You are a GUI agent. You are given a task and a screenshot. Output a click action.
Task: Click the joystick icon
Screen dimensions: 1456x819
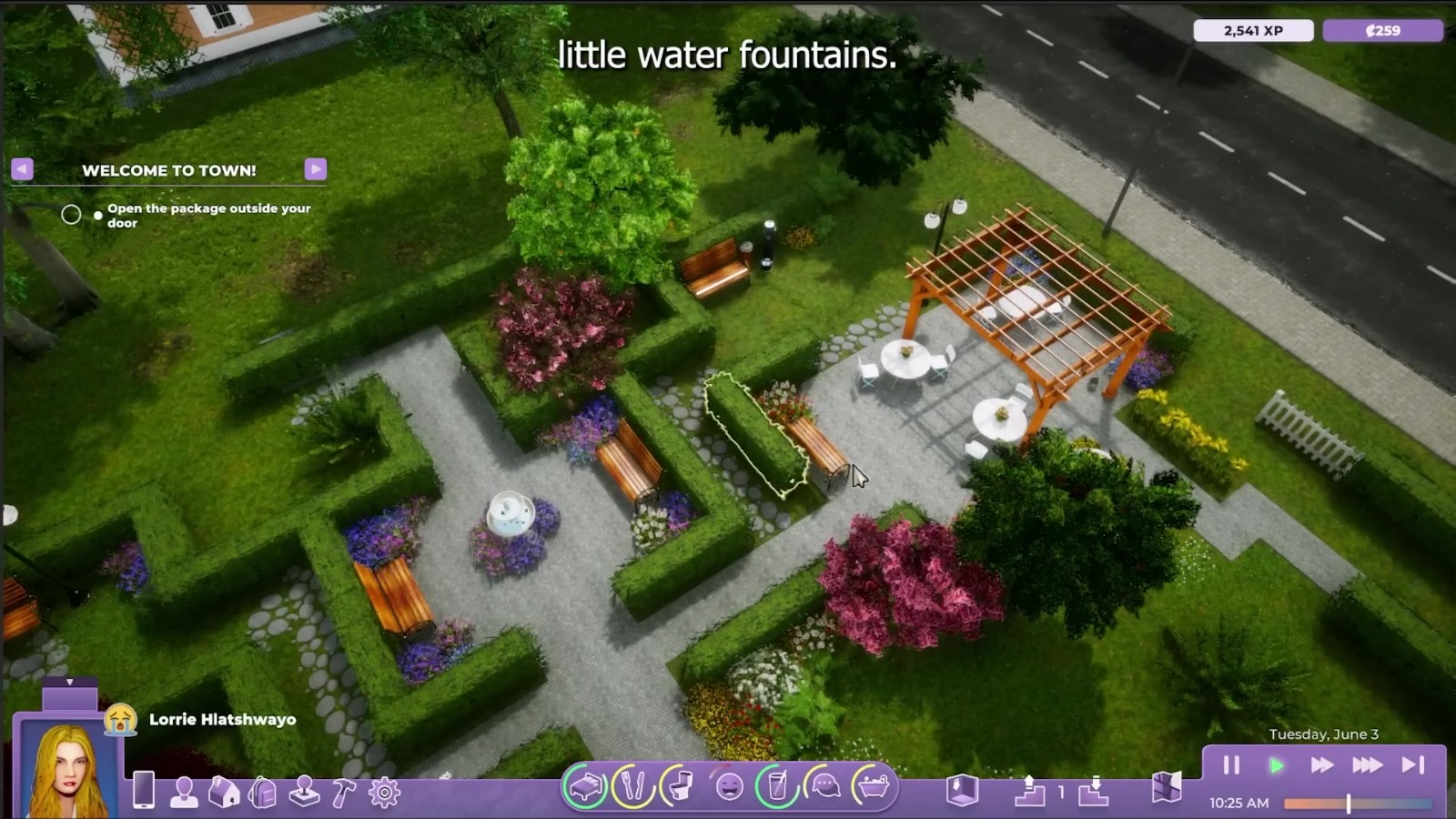click(304, 792)
